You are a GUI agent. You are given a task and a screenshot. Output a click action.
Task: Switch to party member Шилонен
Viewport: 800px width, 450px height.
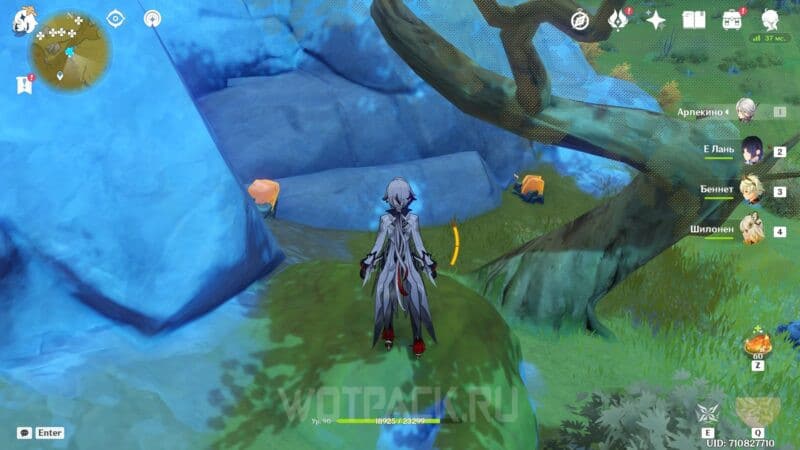point(752,230)
